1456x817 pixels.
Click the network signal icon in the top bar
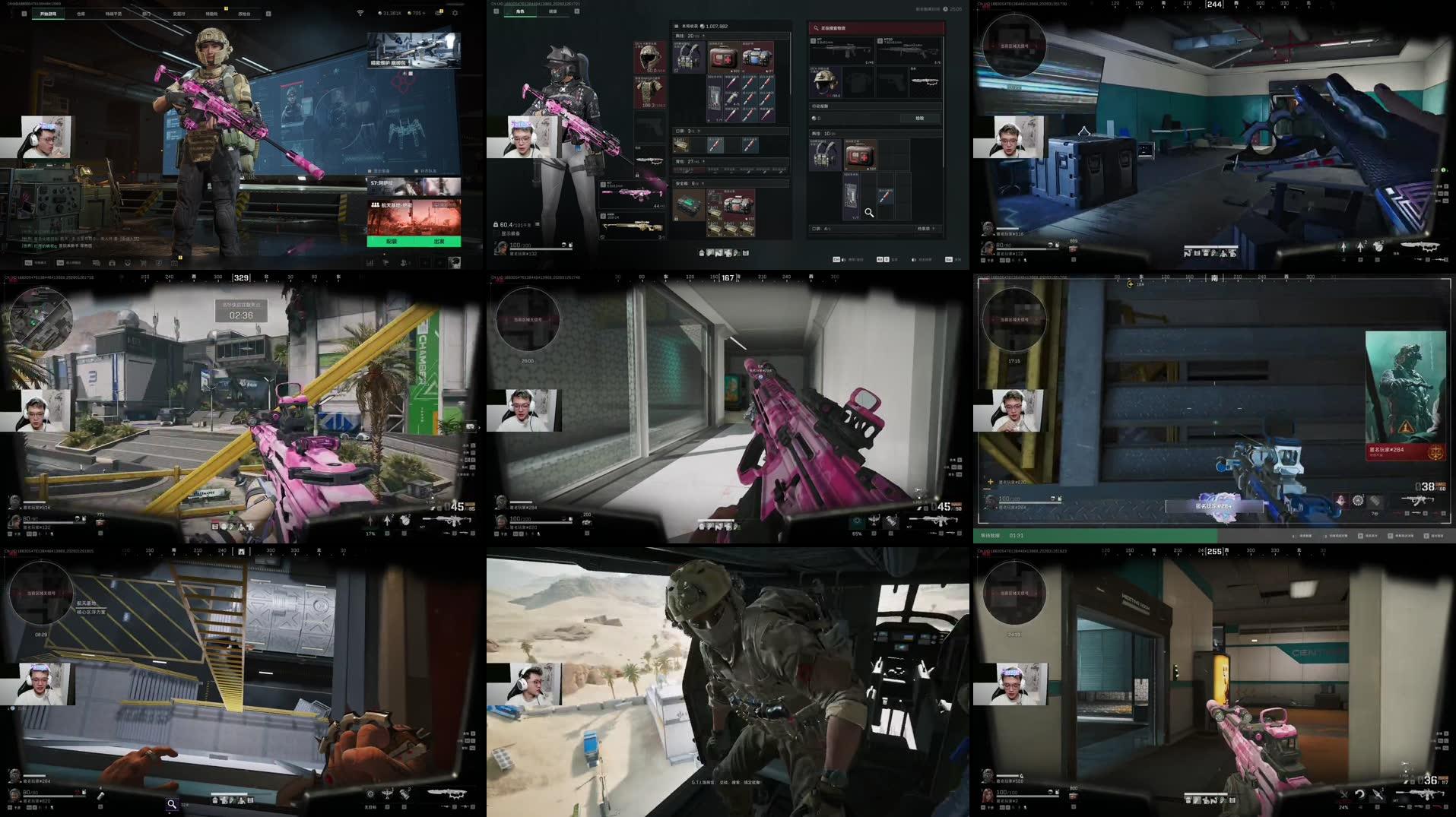tap(359, 12)
